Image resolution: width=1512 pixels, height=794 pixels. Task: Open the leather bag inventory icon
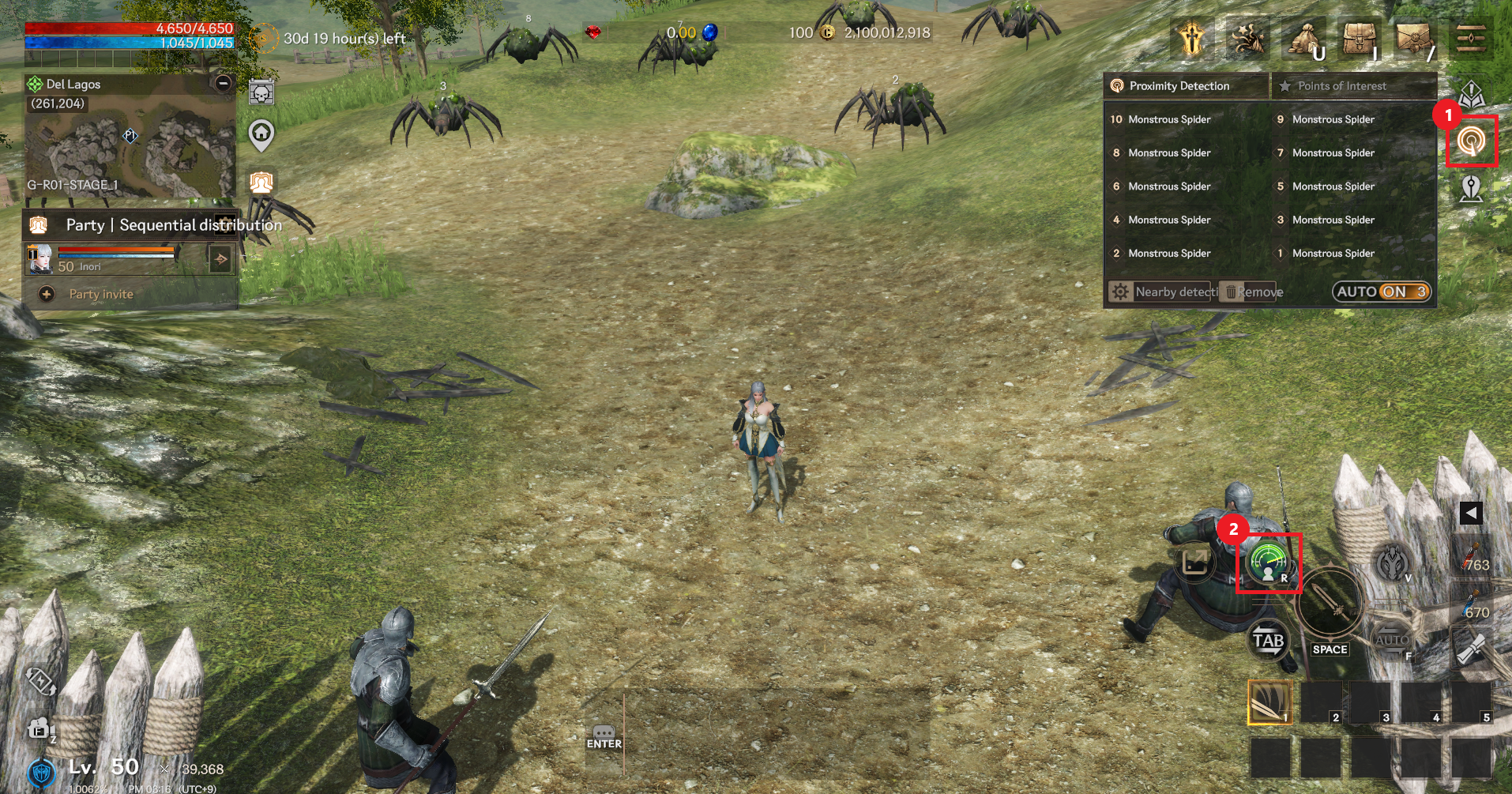[1359, 38]
